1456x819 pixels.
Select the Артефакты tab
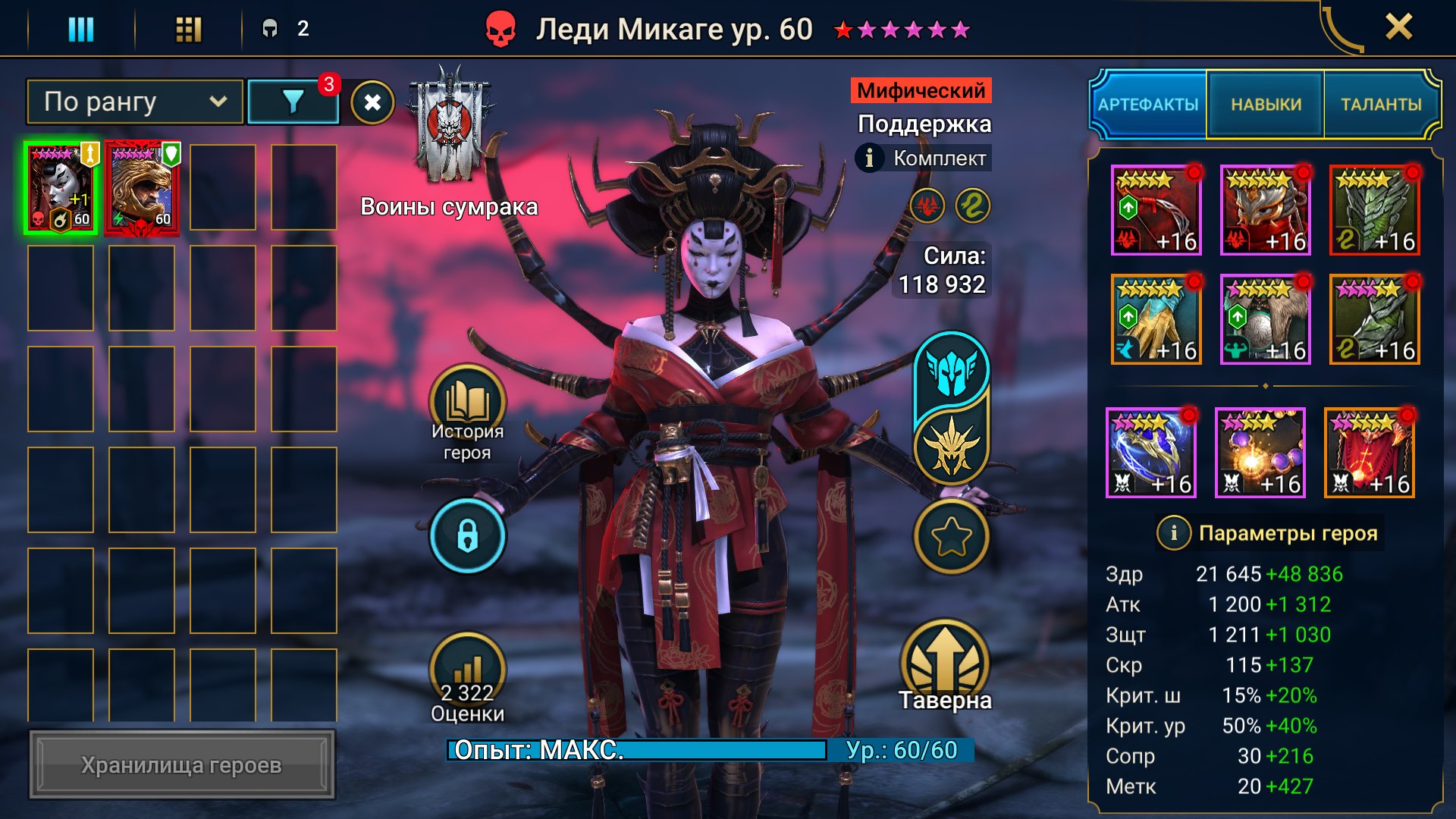click(x=1148, y=105)
